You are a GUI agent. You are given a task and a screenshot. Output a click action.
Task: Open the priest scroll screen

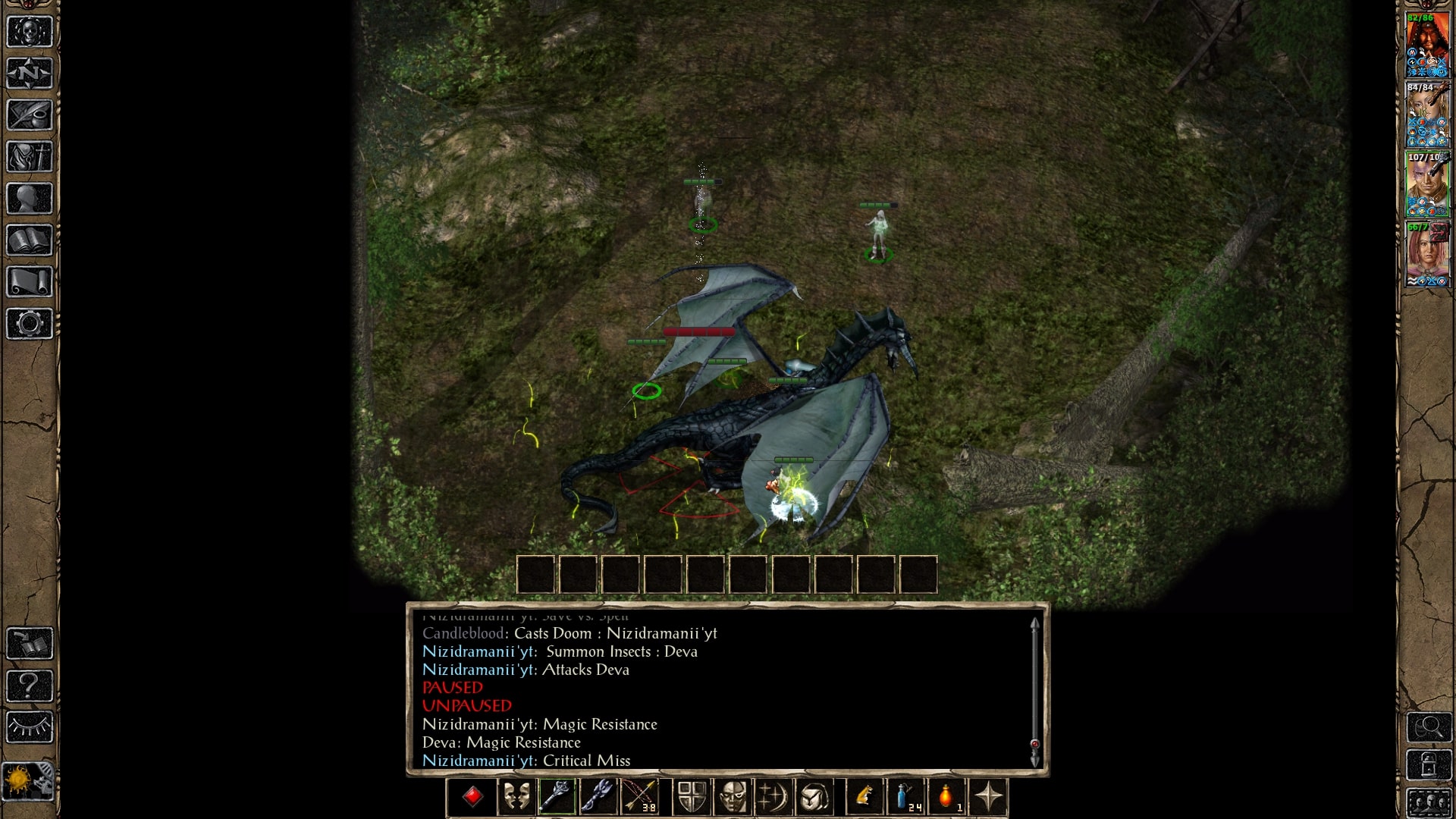[x=30, y=282]
